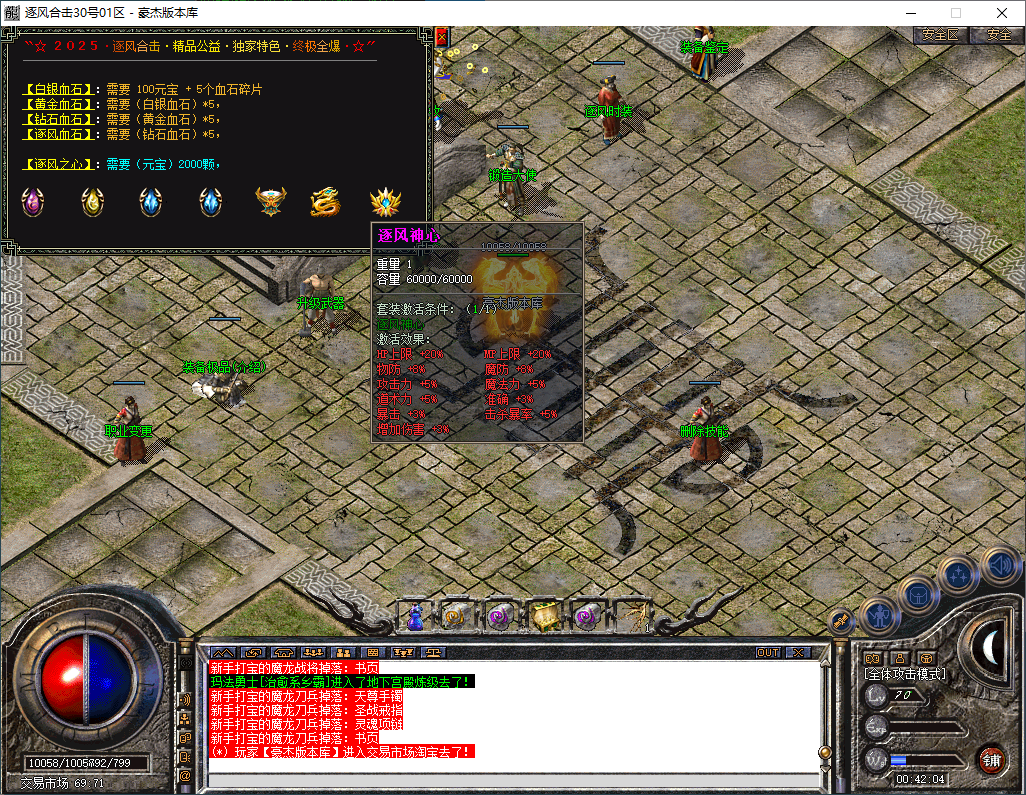Toggle the sound speaker round button

[x=999, y=566]
